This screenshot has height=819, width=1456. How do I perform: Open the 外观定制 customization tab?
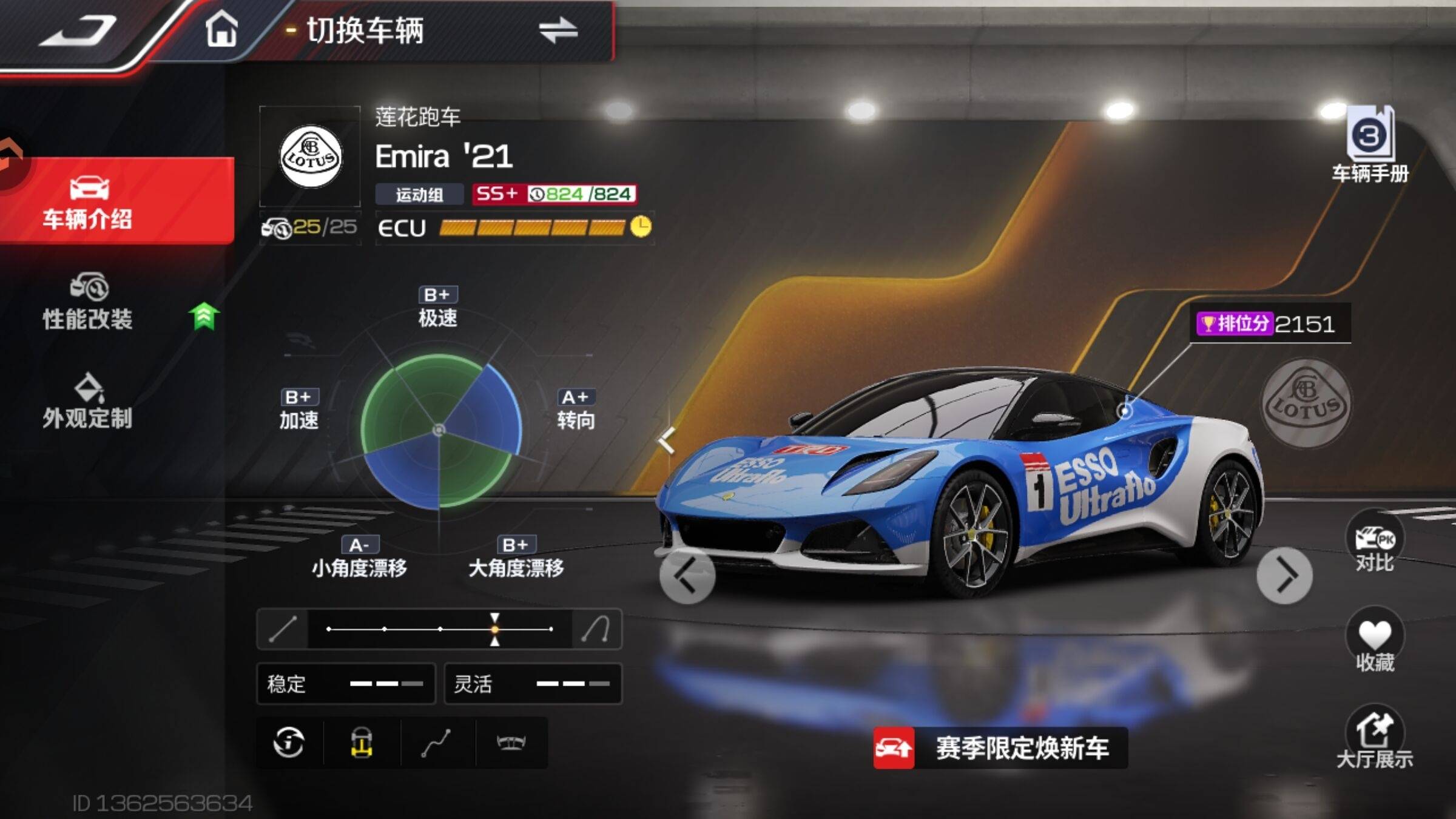click(89, 402)
